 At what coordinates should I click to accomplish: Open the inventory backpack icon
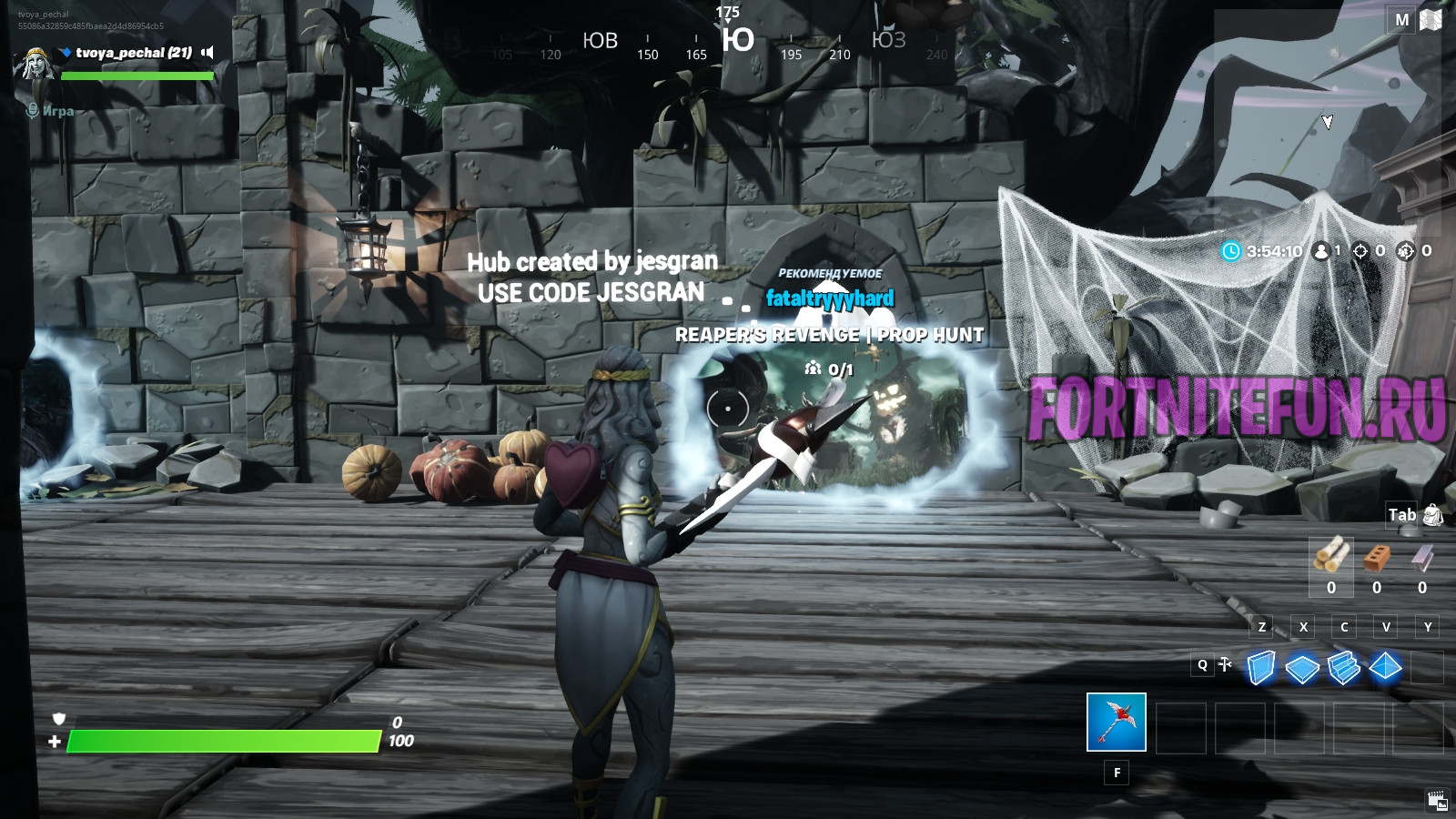[1432, 515]
